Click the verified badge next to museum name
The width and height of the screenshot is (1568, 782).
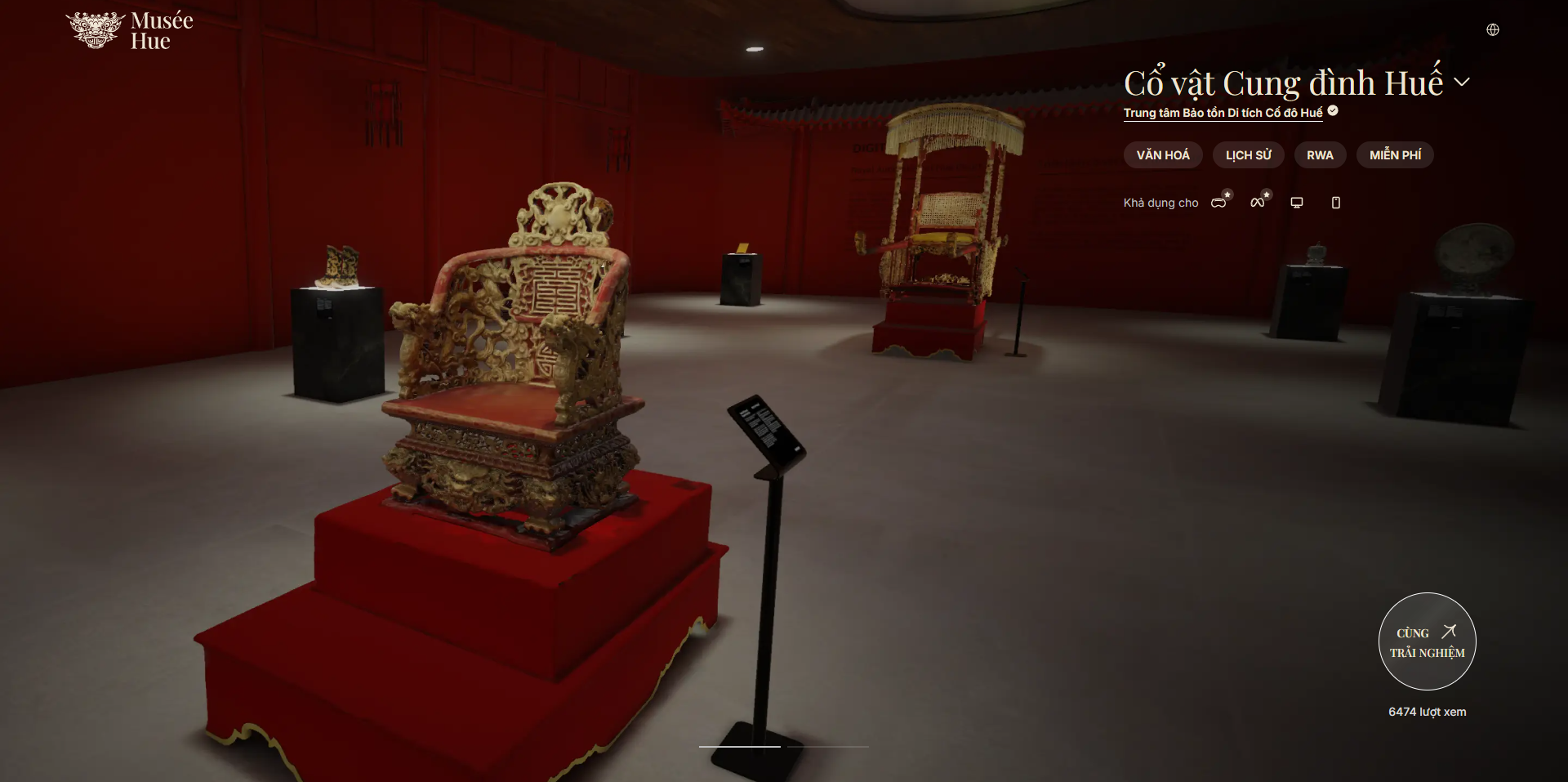[1332, 112]
